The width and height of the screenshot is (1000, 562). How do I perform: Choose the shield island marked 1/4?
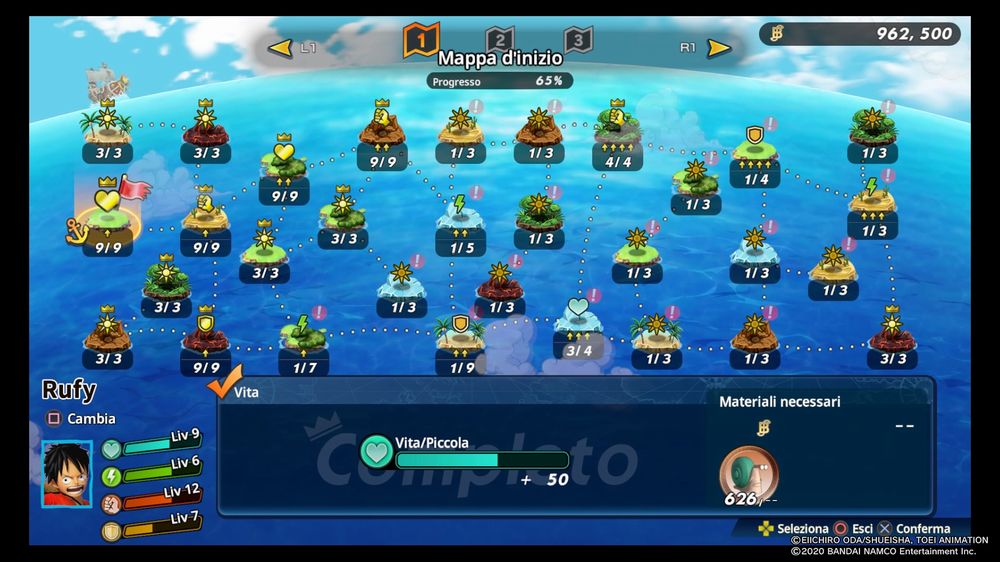(755, 146)
